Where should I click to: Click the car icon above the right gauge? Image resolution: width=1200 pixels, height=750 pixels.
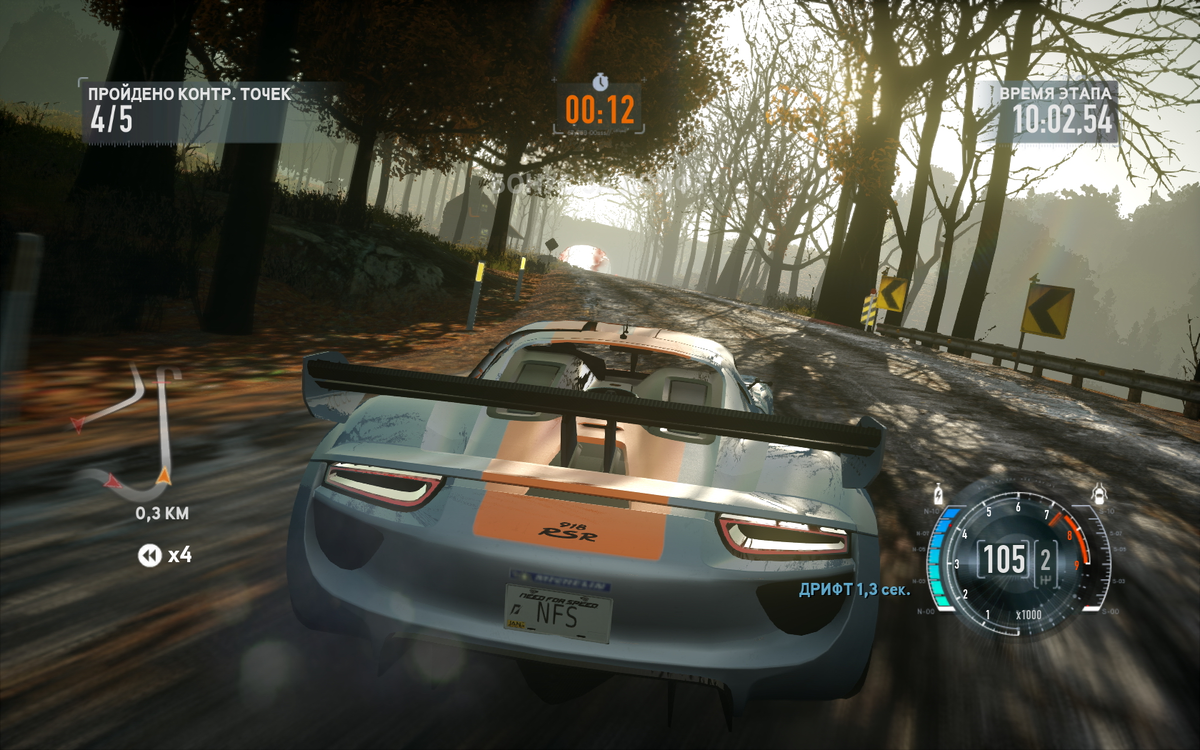click(x=1099, y=493)
